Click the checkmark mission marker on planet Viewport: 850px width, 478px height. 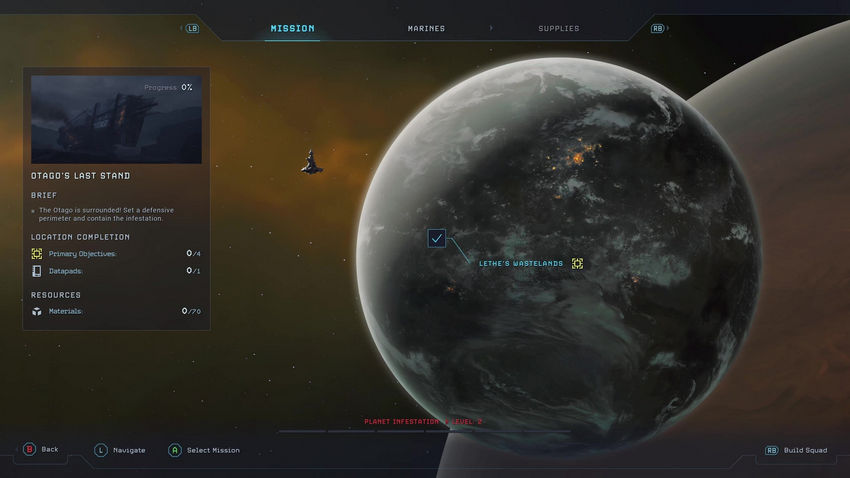(x=437, y=238)
